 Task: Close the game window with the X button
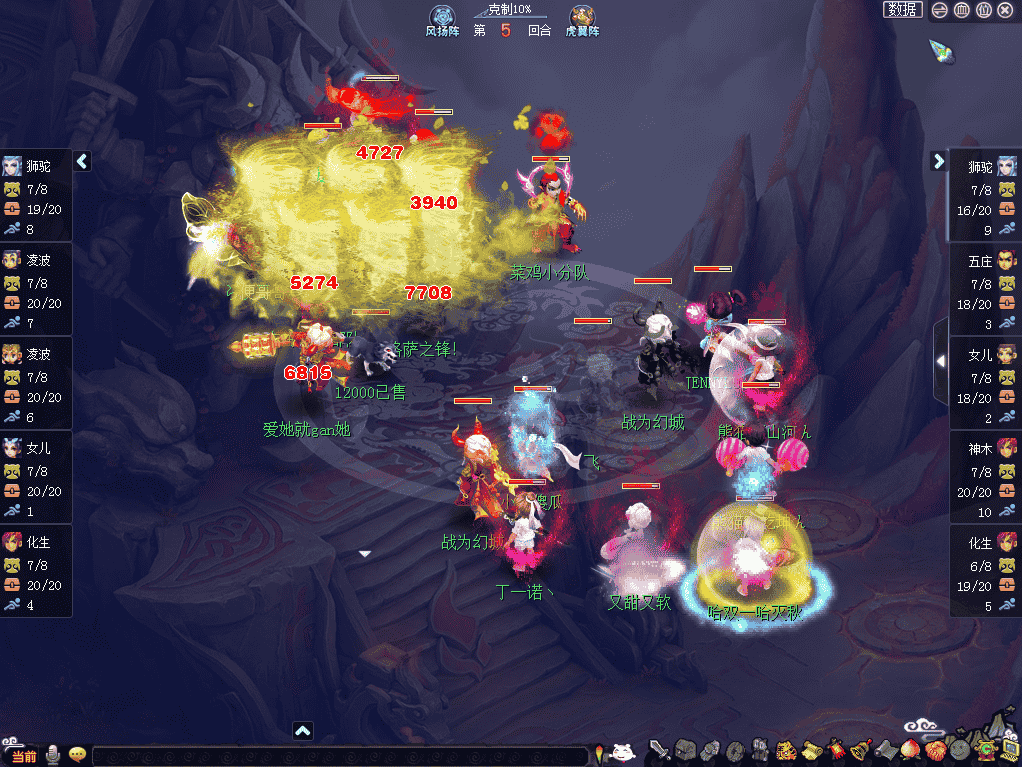point(1007,10)
